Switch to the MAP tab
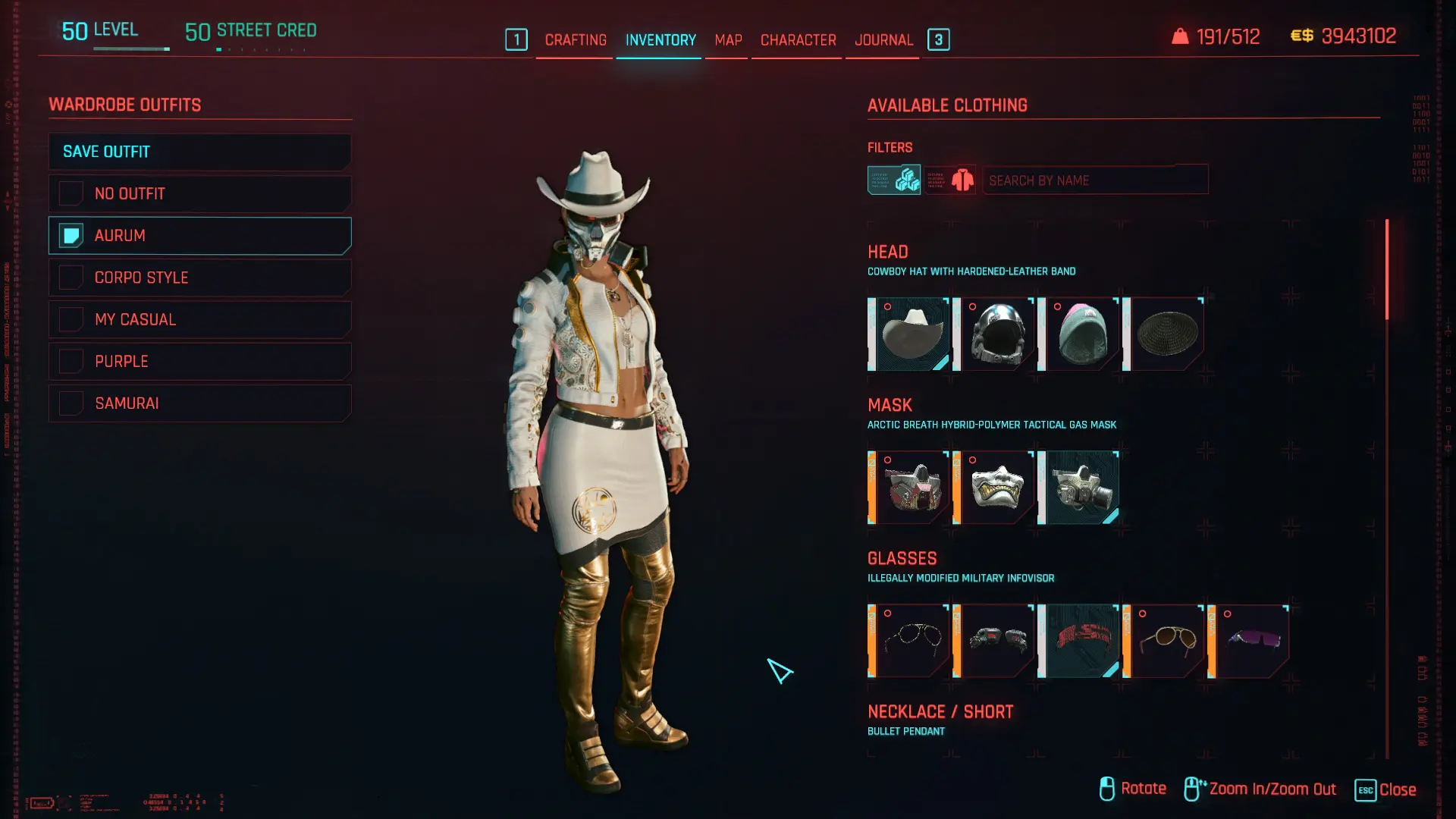This screenshot has width=1456, height=819. [726, 39]
